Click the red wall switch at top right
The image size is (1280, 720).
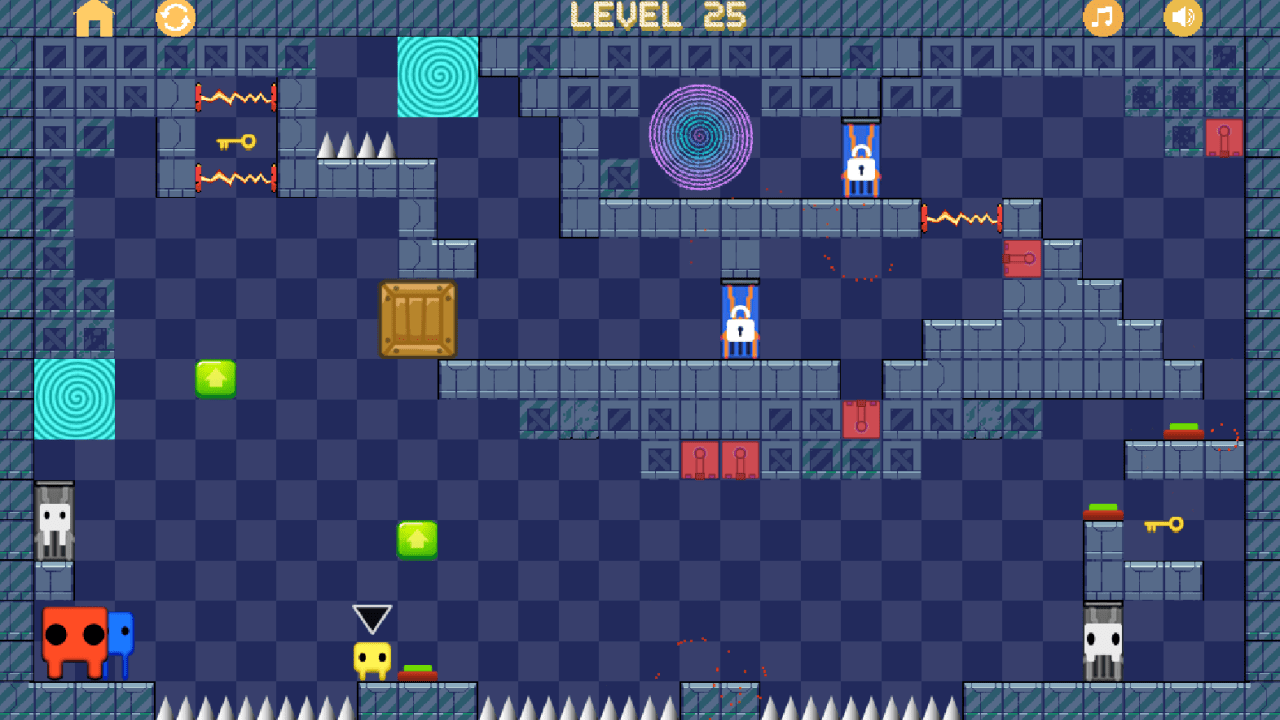pos(1222,137)
